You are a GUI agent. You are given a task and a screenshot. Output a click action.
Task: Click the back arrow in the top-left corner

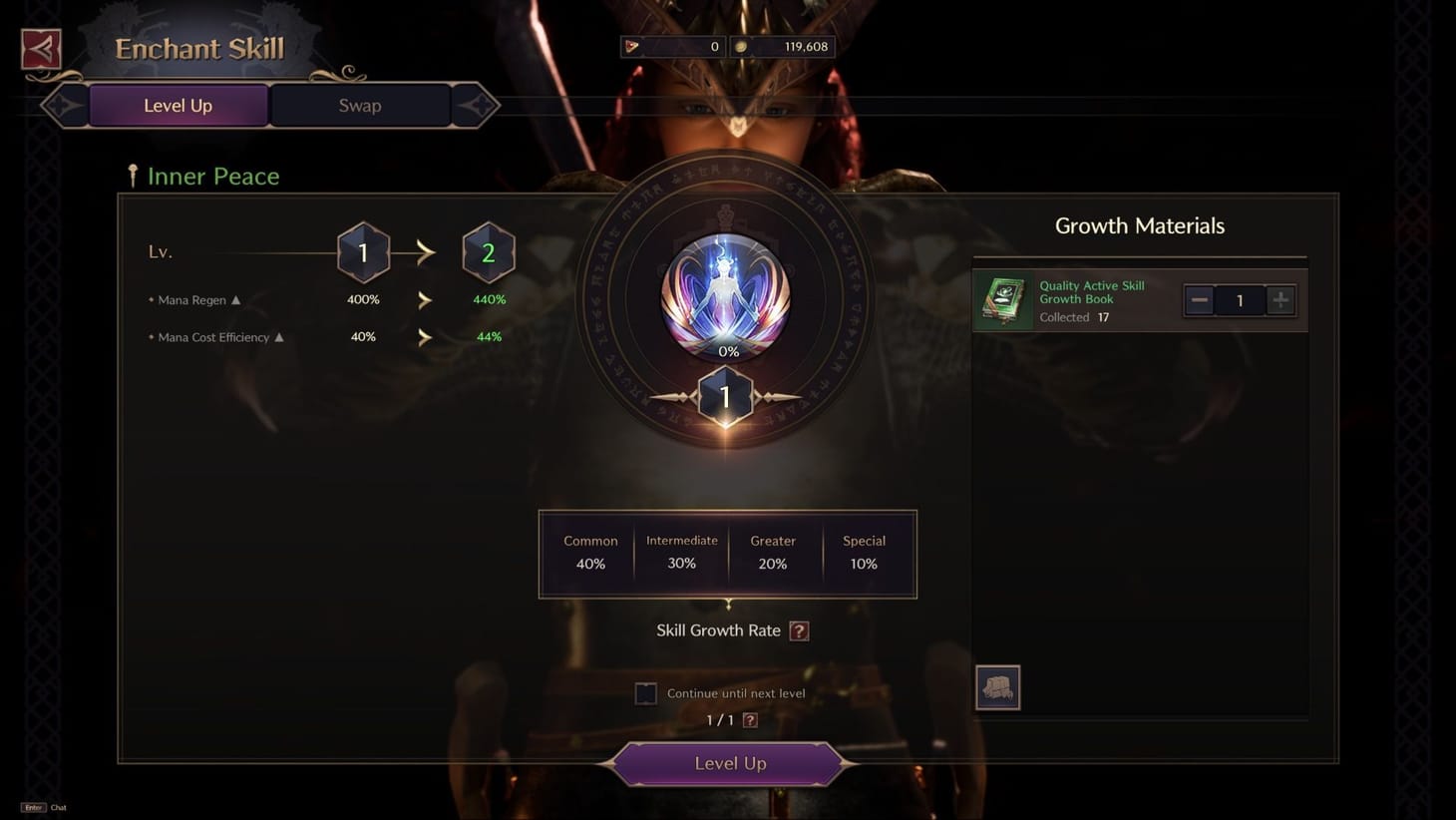pos(39,47)
